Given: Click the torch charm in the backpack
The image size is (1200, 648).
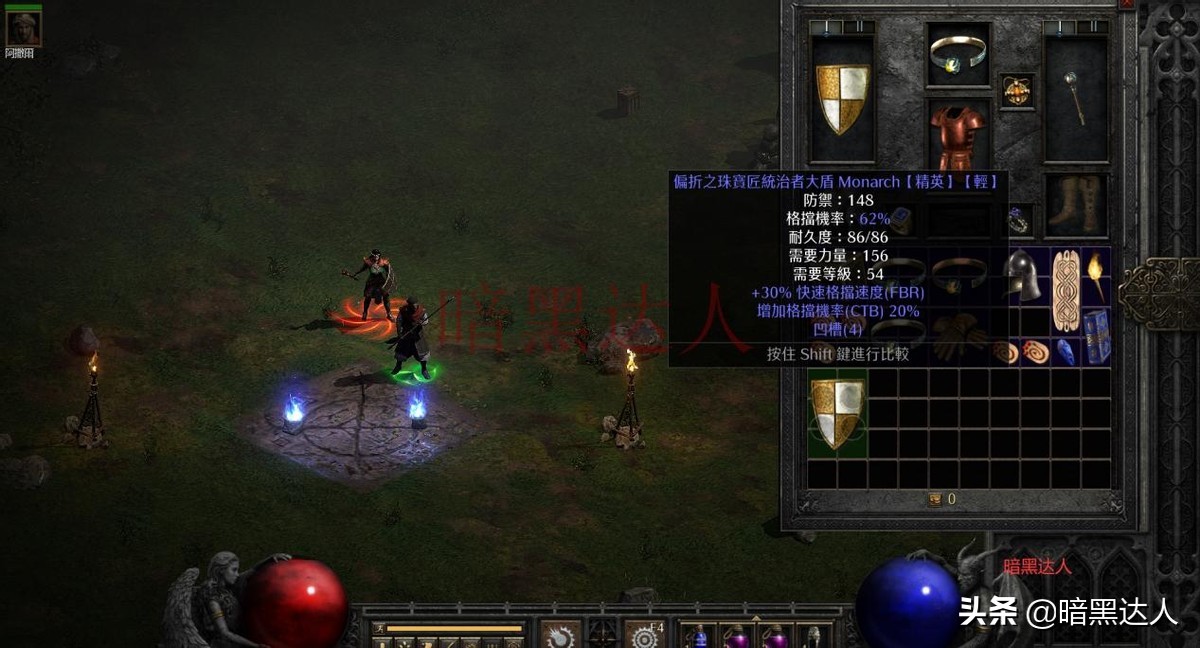Looking at the screenshot, I should pos(1096,275).
